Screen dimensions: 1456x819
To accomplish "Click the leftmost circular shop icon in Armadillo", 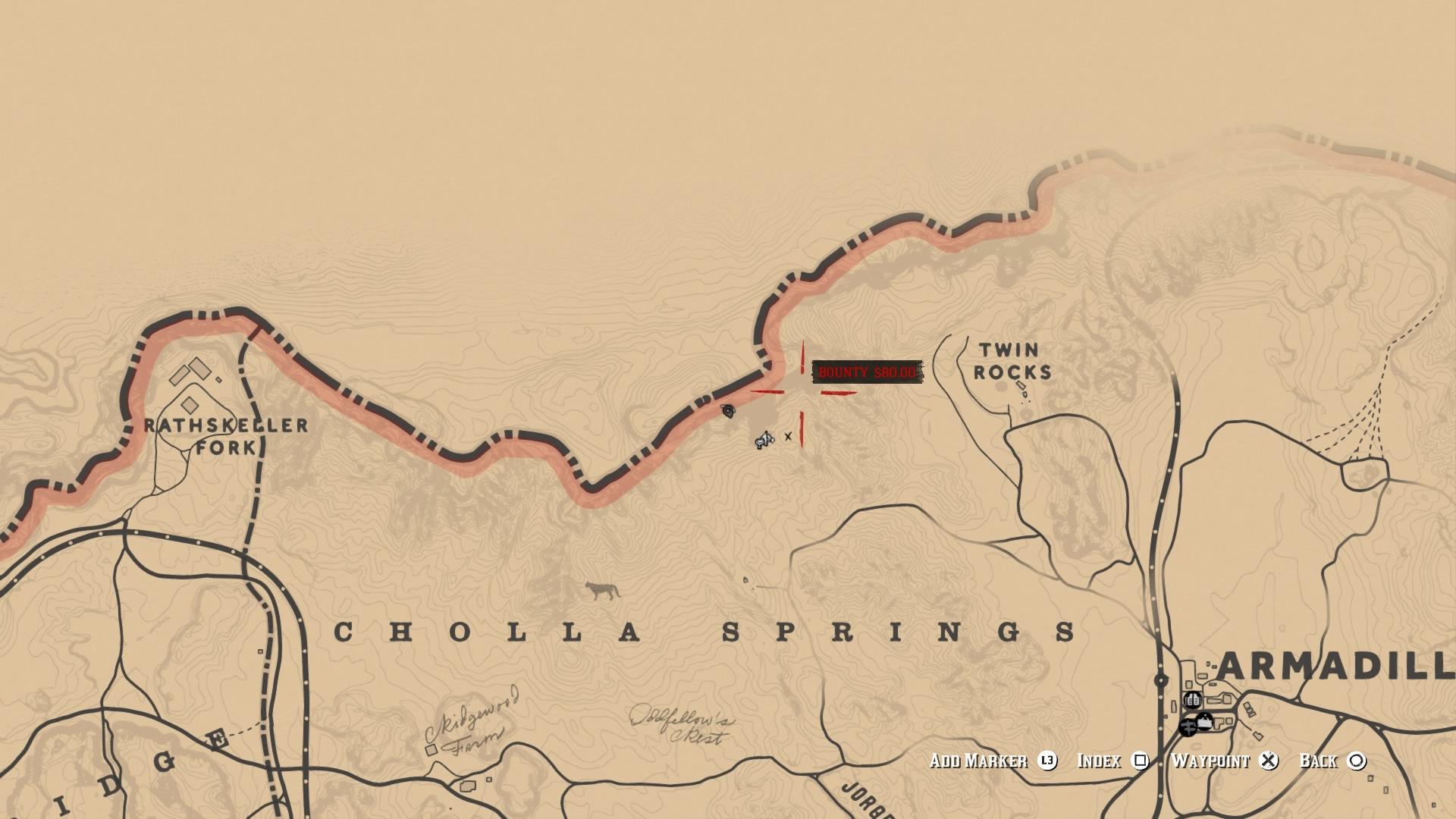I will click(x=1187, y=727).
